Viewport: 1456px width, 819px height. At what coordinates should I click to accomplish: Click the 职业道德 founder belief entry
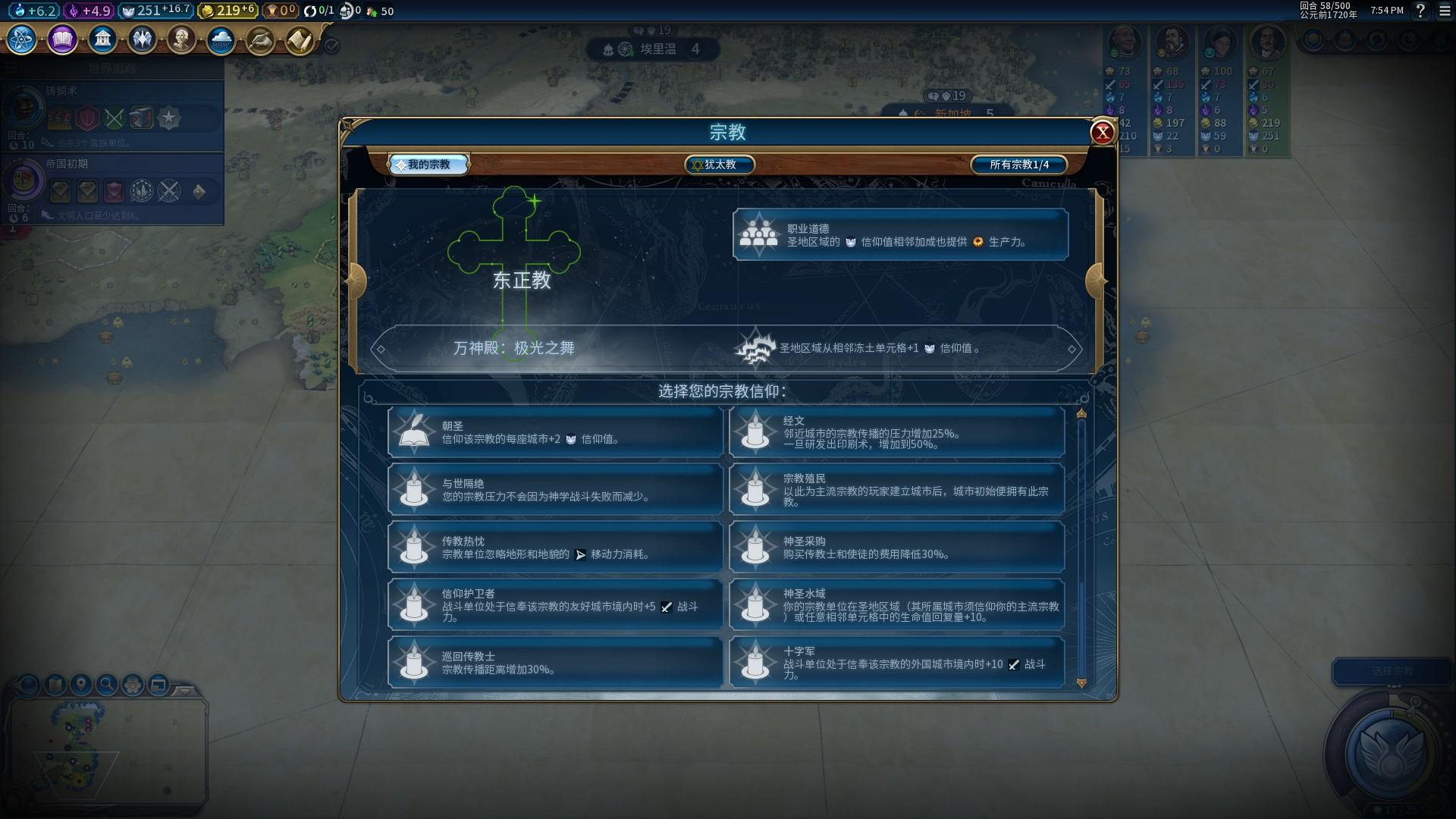[901, 234]
